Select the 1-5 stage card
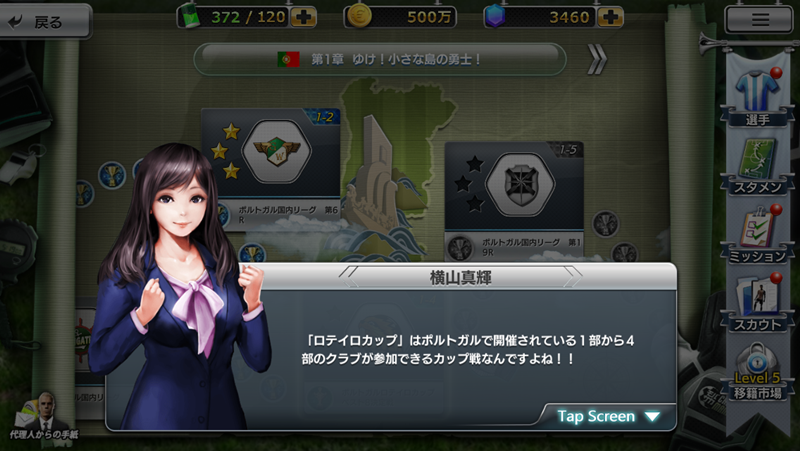This screenshot has width=800, height=451. click(513, 190)
